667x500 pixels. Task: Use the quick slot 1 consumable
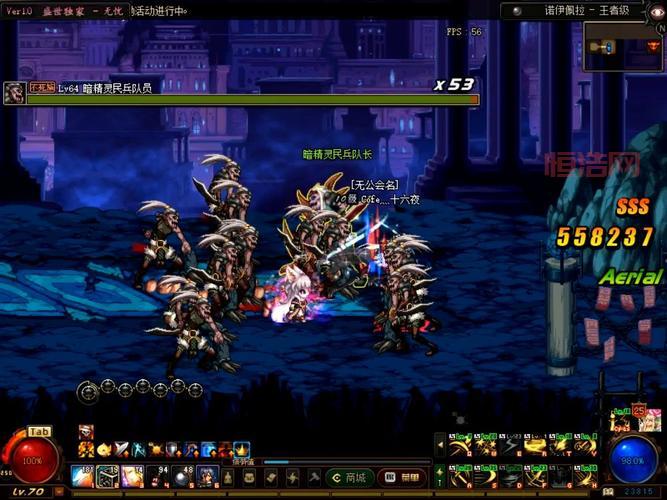pos(83,477)
